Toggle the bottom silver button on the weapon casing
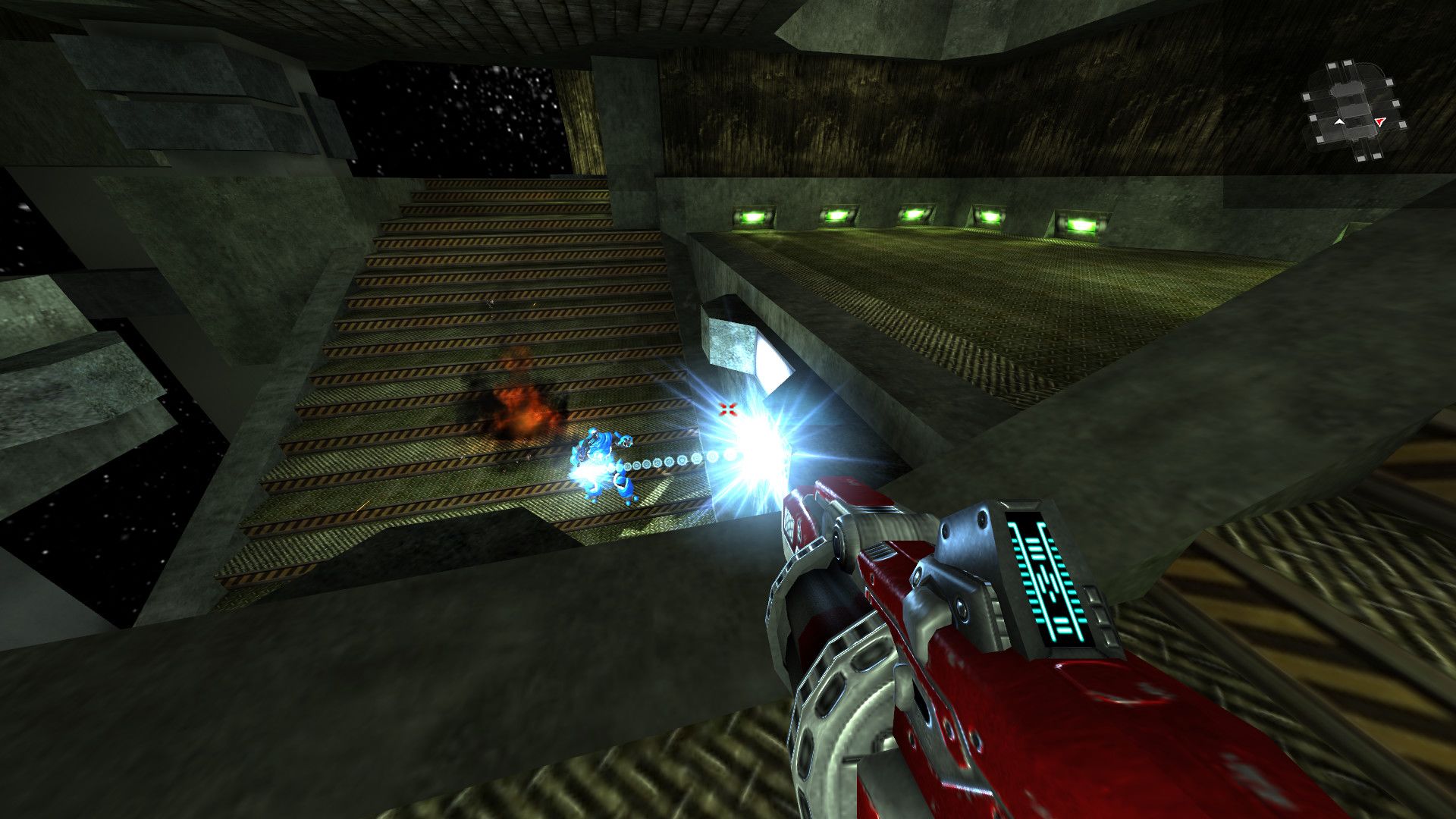Image resolution: width=1456 pixels, height=819 pixels. (x=1107, y=637)
